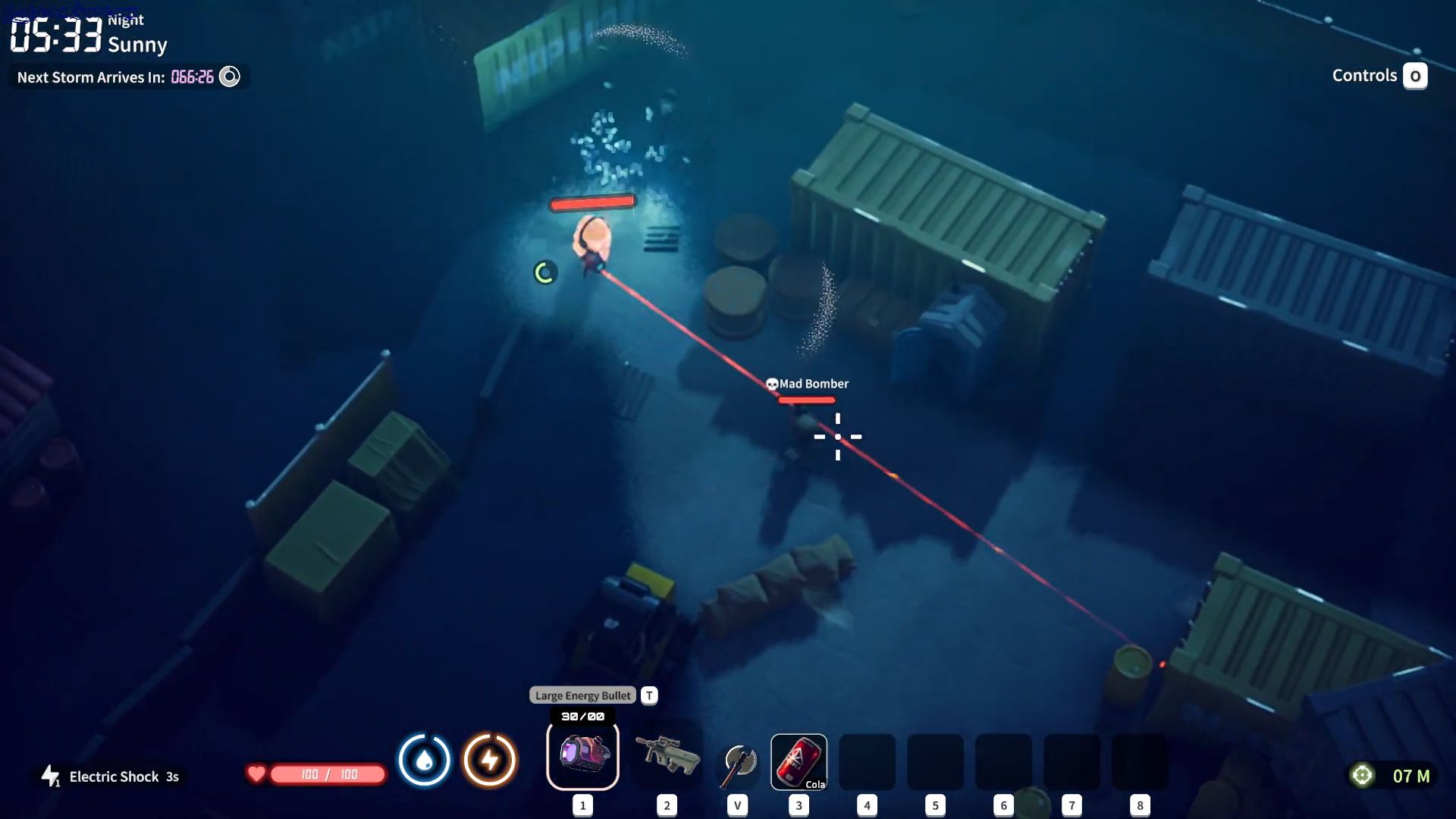The width and height of the screenshot is (1456, 819).
Task: Click empty inventory slot number 8
Action: [1140, 761]
